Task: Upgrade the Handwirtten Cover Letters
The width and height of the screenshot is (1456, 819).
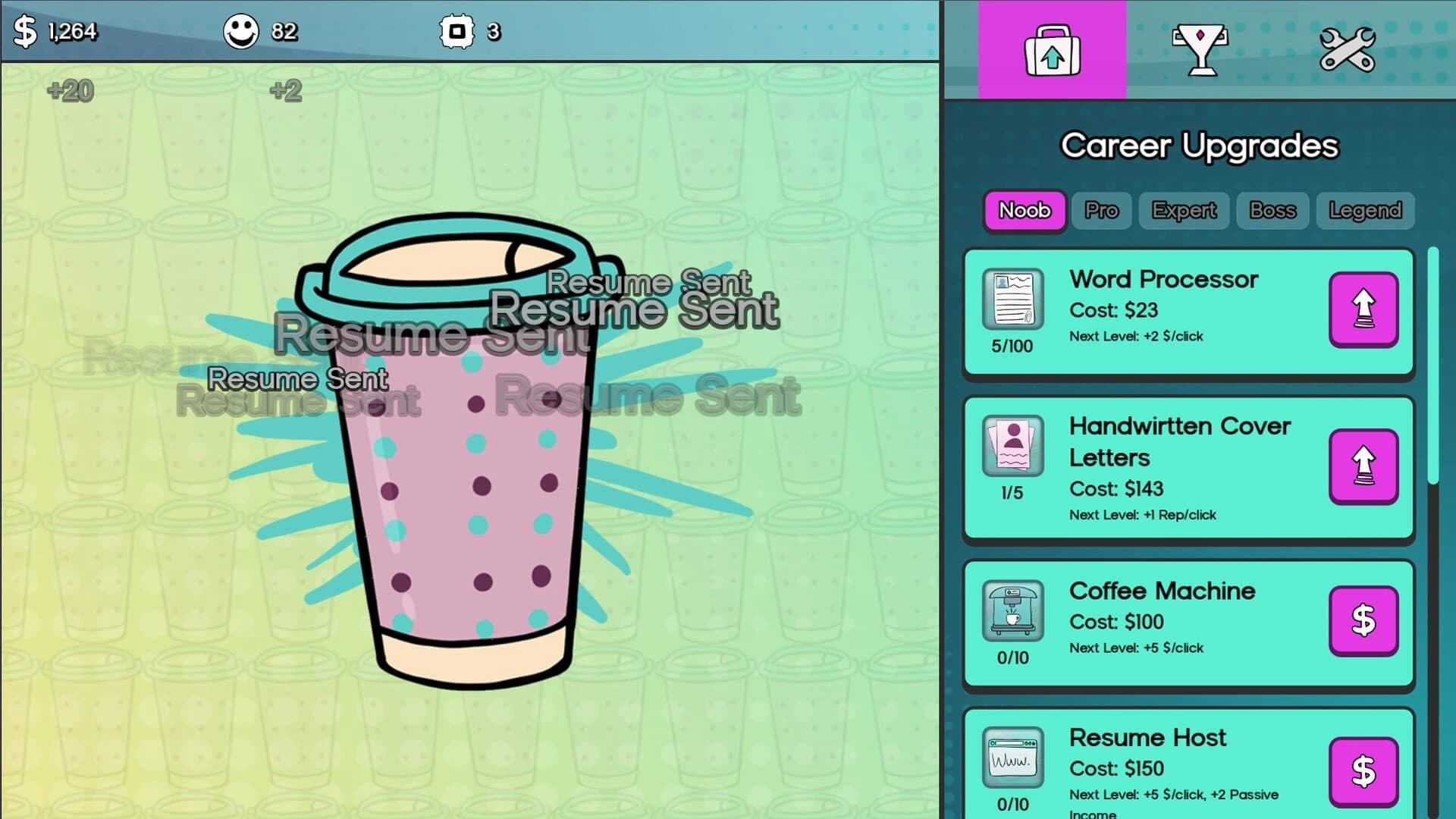Action: (1363, 466)
